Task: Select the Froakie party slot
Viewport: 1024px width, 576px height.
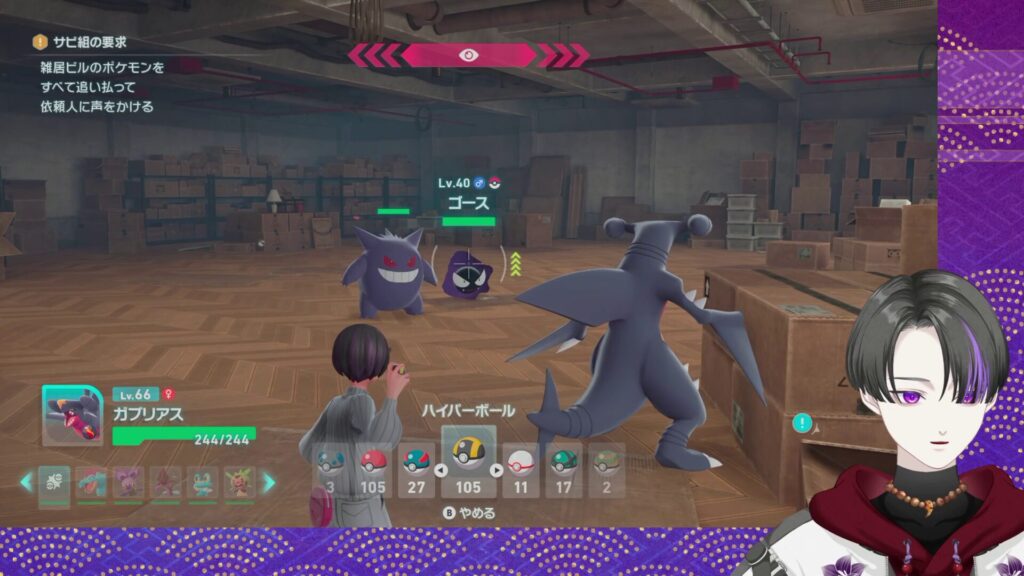Action: pyautogui.click(x=204, y=482)
